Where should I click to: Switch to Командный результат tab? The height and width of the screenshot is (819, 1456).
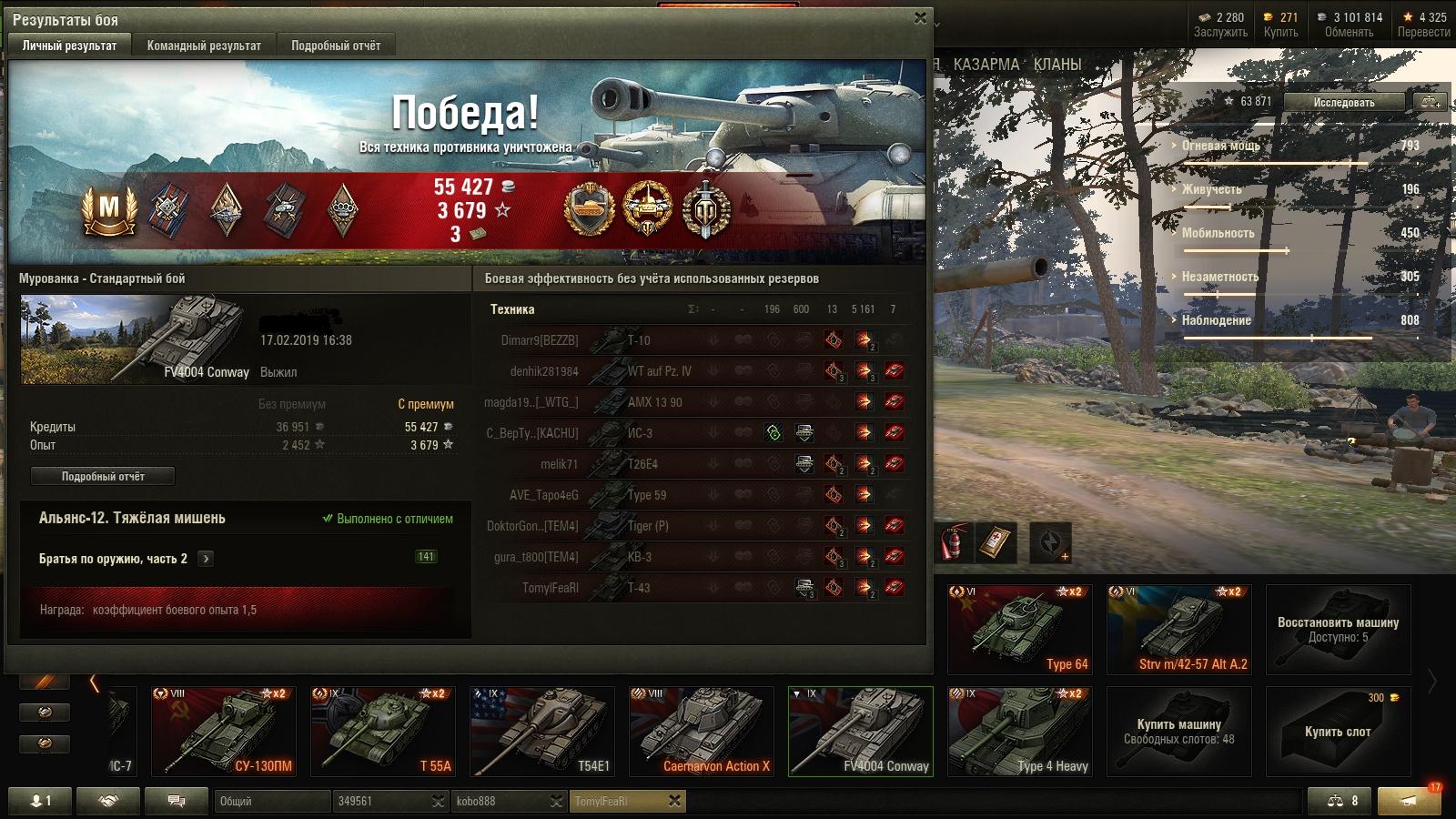click(x=204, y=45)
